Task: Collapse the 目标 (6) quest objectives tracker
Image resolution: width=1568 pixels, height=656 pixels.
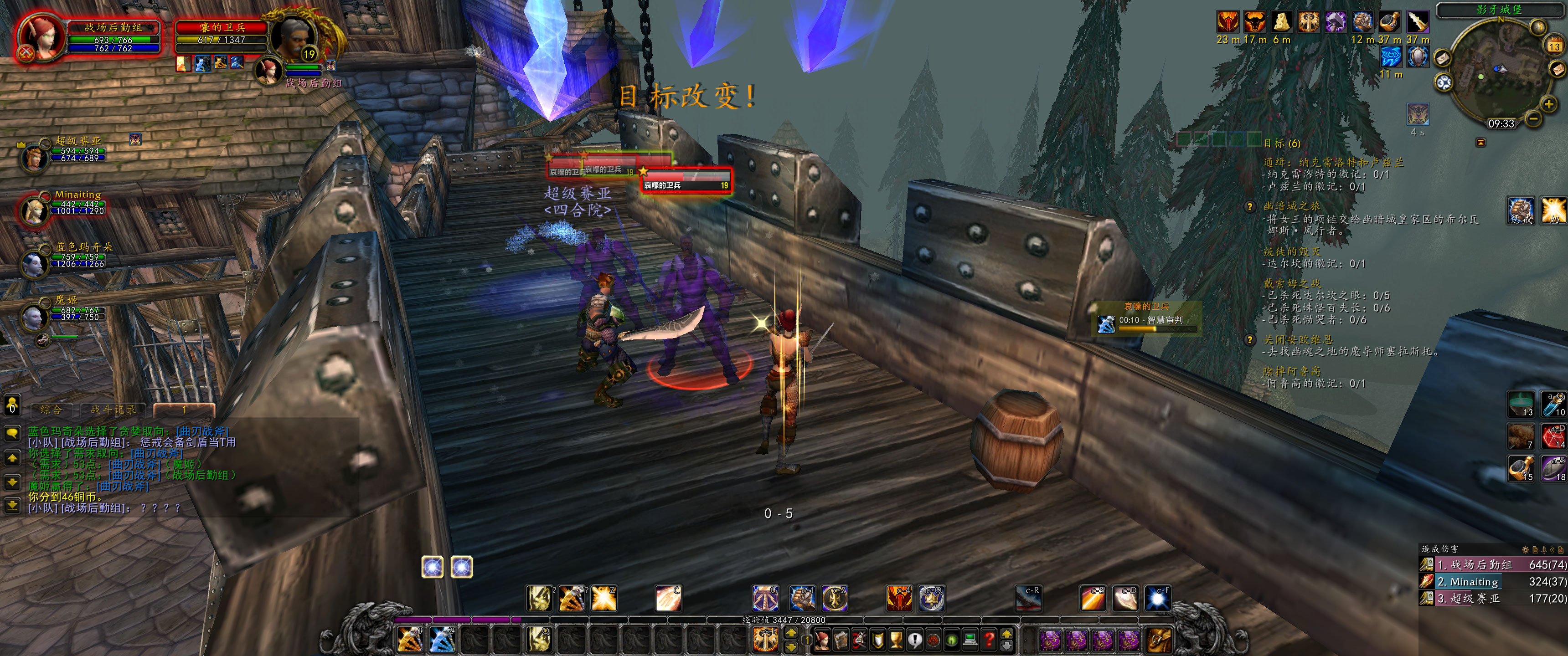Action: (1283, 144)
